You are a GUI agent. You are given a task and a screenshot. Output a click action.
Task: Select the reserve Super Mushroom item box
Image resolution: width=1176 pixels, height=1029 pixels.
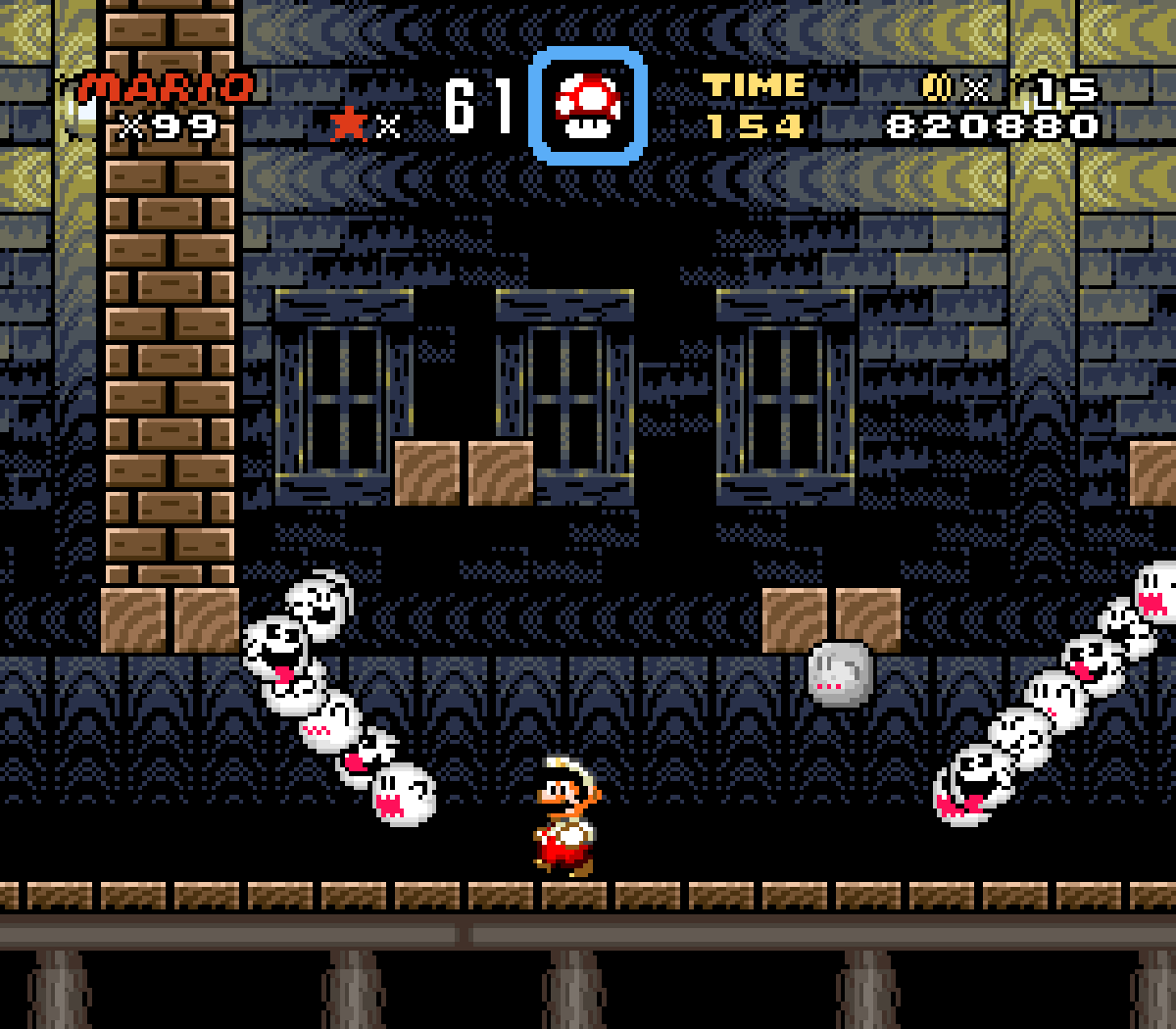pyautogui.click(x=588, y=106)
